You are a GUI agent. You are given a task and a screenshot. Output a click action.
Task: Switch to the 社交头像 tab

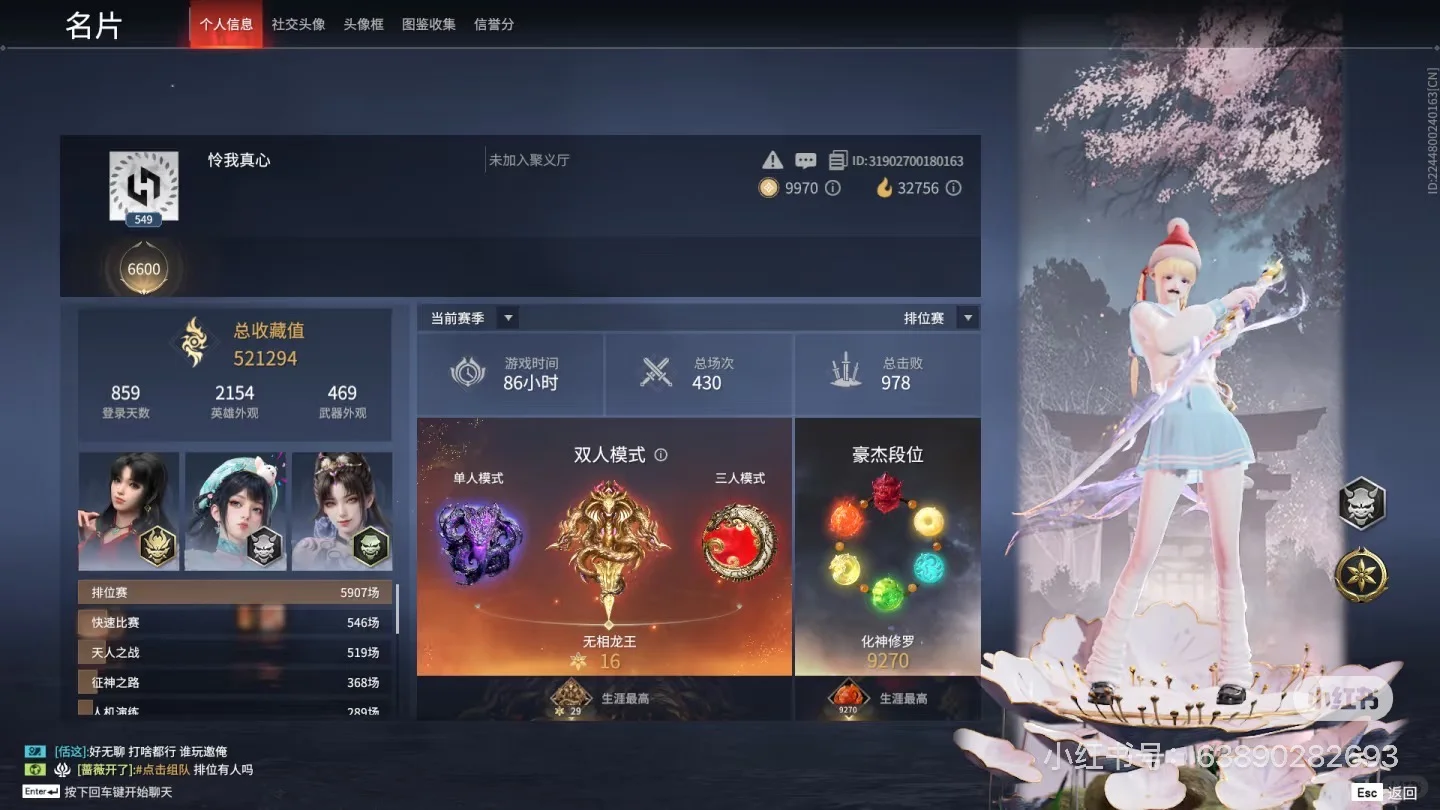coord(297,24)
